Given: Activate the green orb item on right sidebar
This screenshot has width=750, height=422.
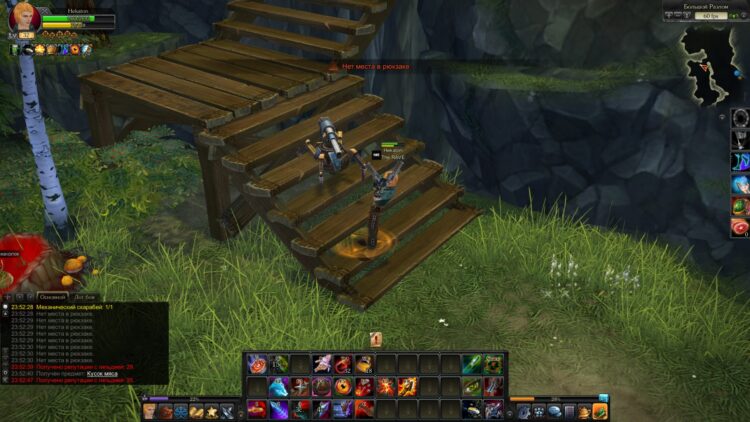Looking at the screenshot, I should click(x=740, y=206).
